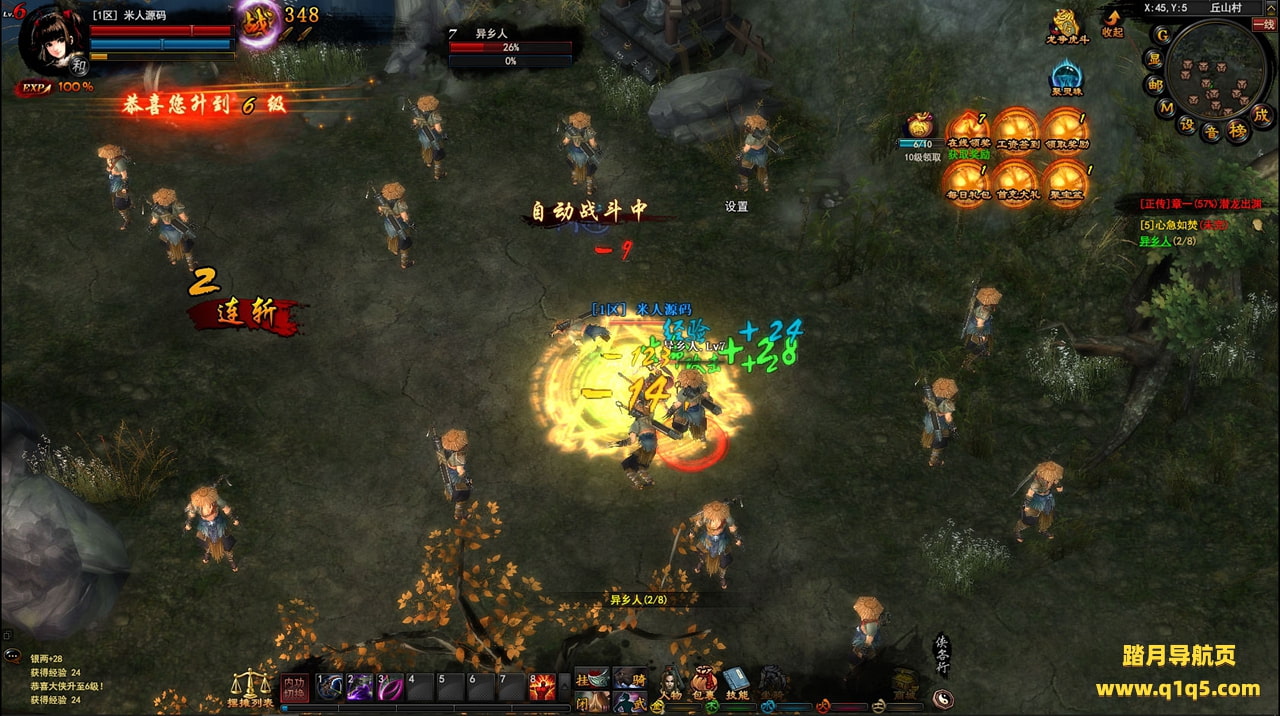Collapse the icons with 收起 arrow
The image size is (1280, 716).
point(1112,22)
